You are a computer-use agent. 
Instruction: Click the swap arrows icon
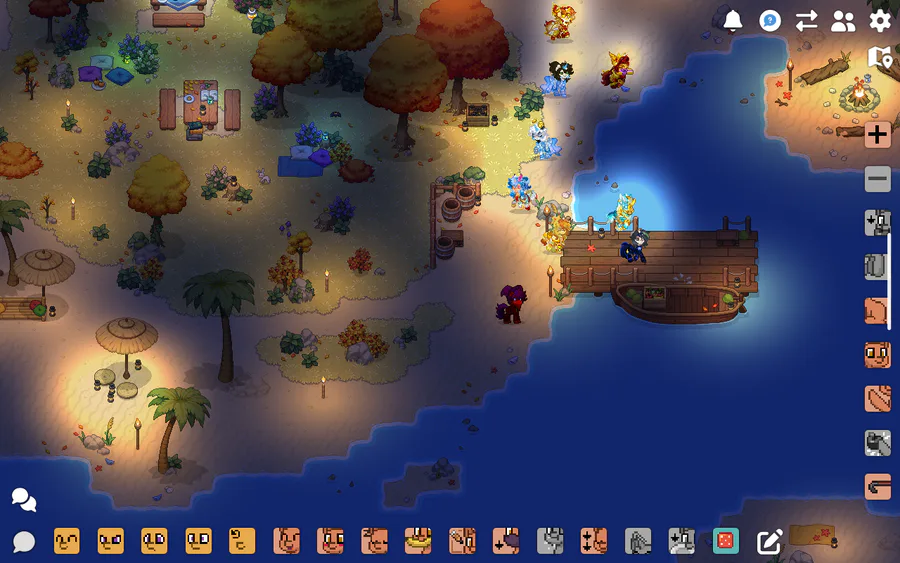(x=807, y=21)
